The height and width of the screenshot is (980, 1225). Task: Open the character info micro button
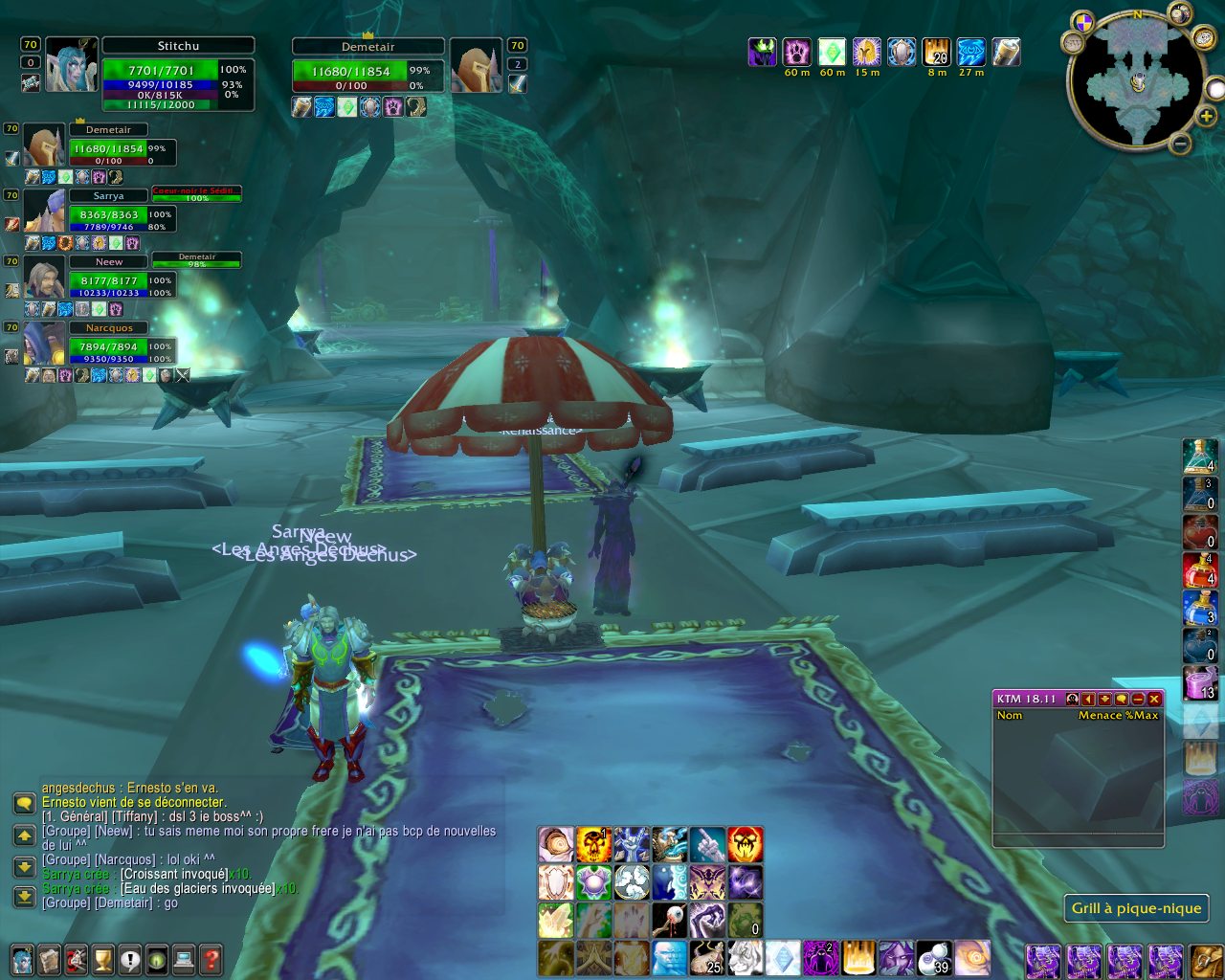tap(22, 958)
